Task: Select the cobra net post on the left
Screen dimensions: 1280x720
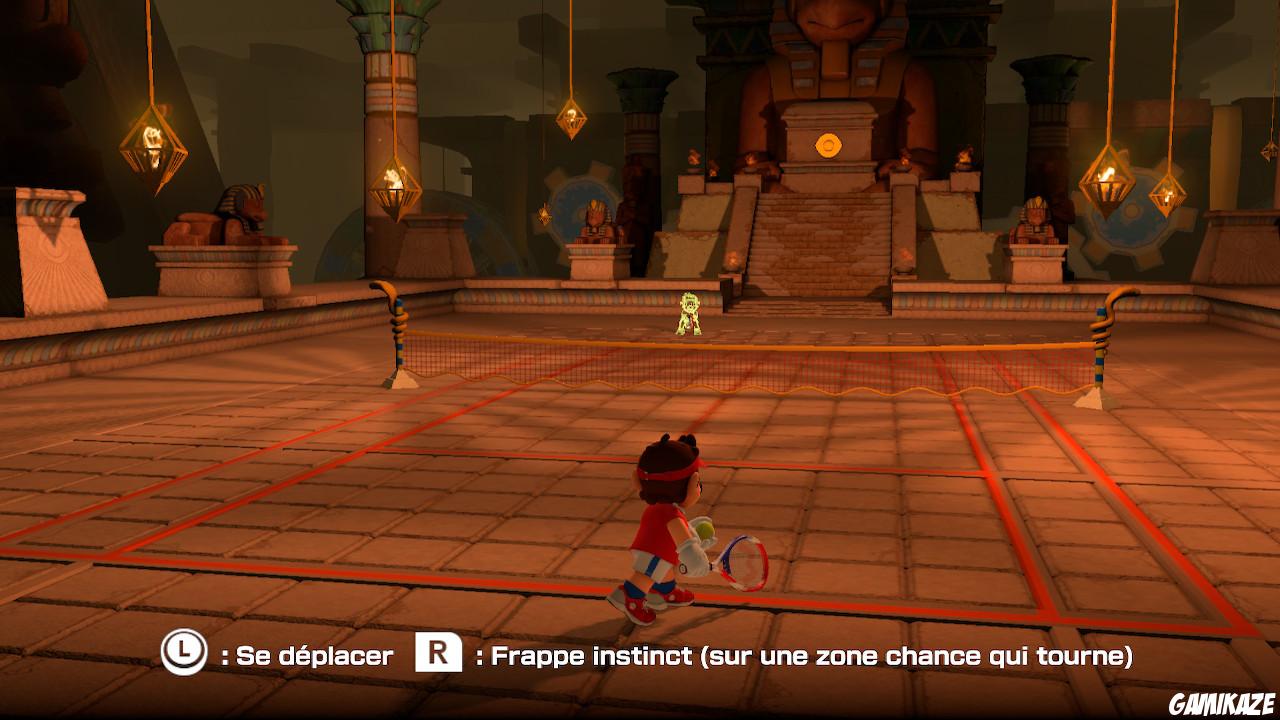Action: tap(399, 330)
